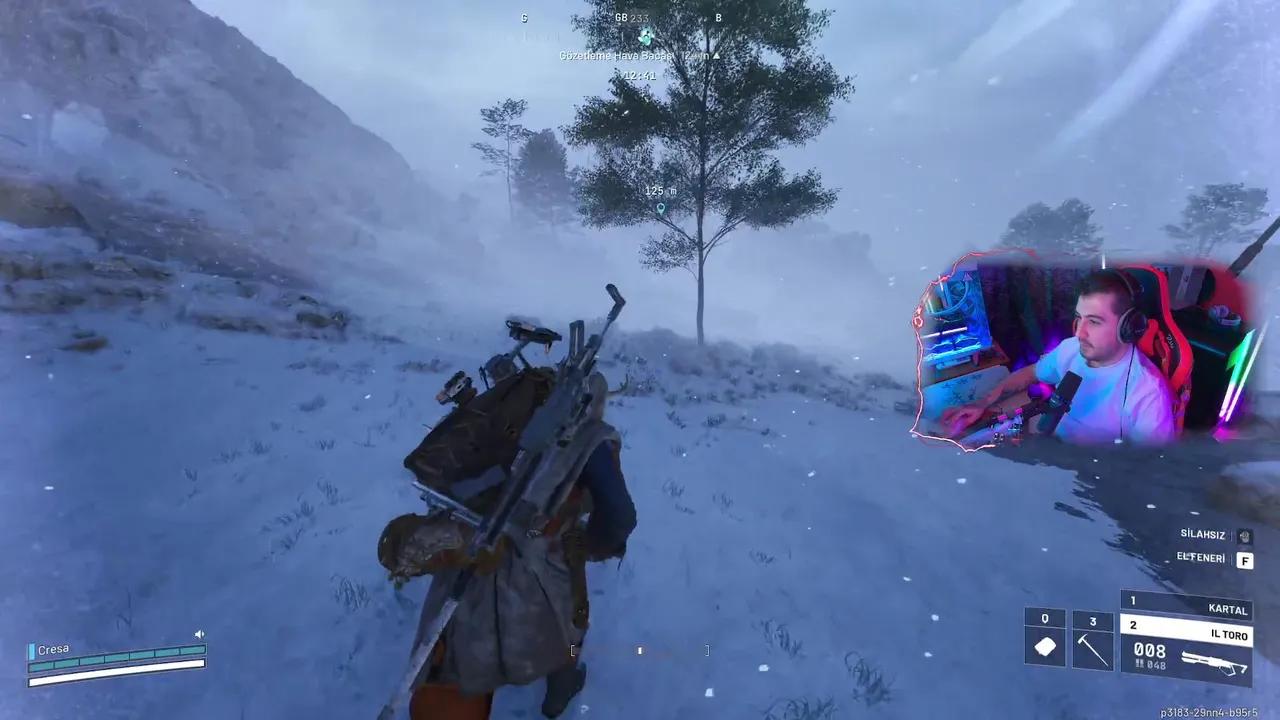
Task: Select the pickaxe icon in slot 3
Action: pyautogui.click(x=1093, y=649)
